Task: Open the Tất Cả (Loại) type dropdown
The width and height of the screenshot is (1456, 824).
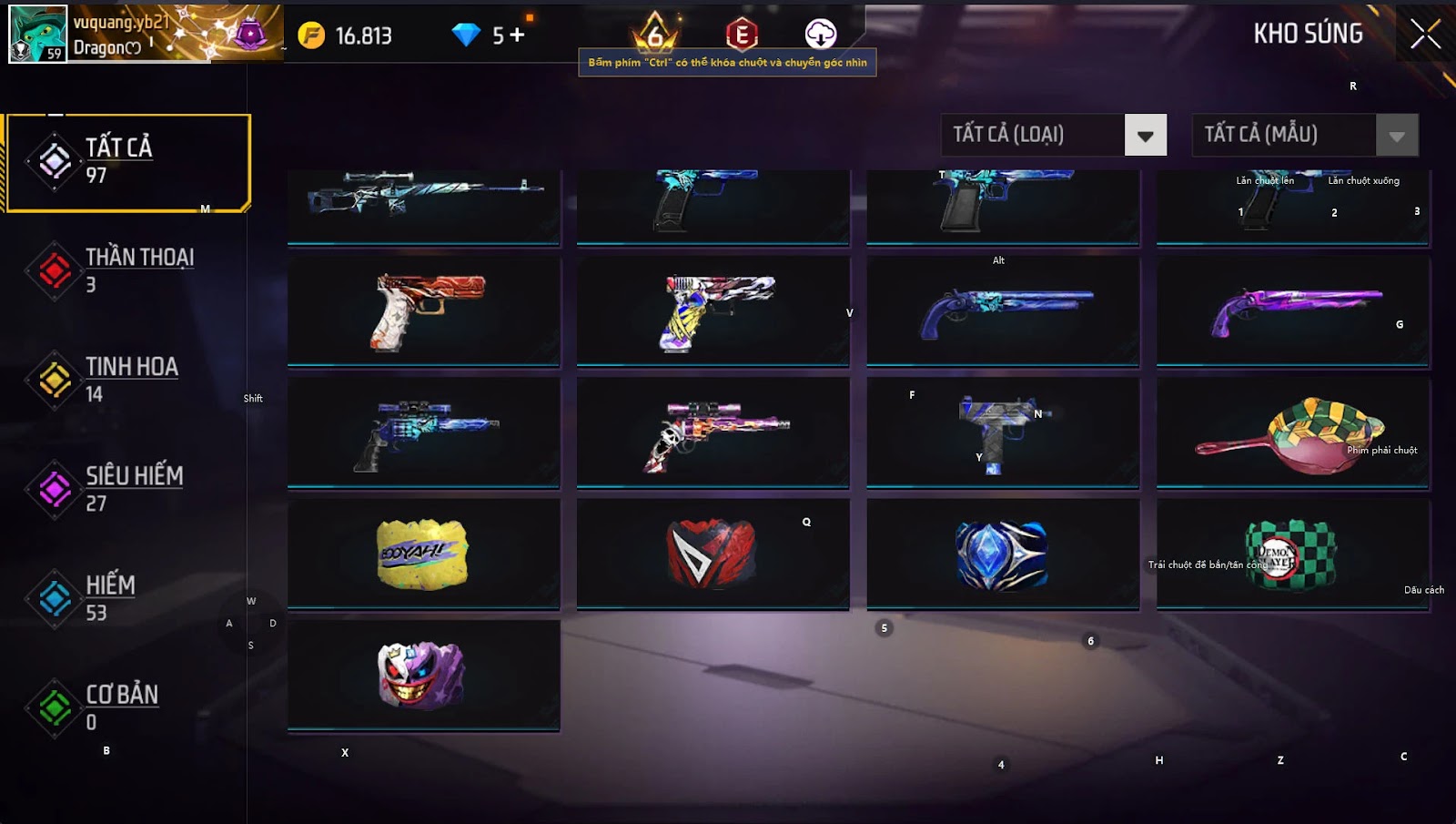Action: (1145, 136)
